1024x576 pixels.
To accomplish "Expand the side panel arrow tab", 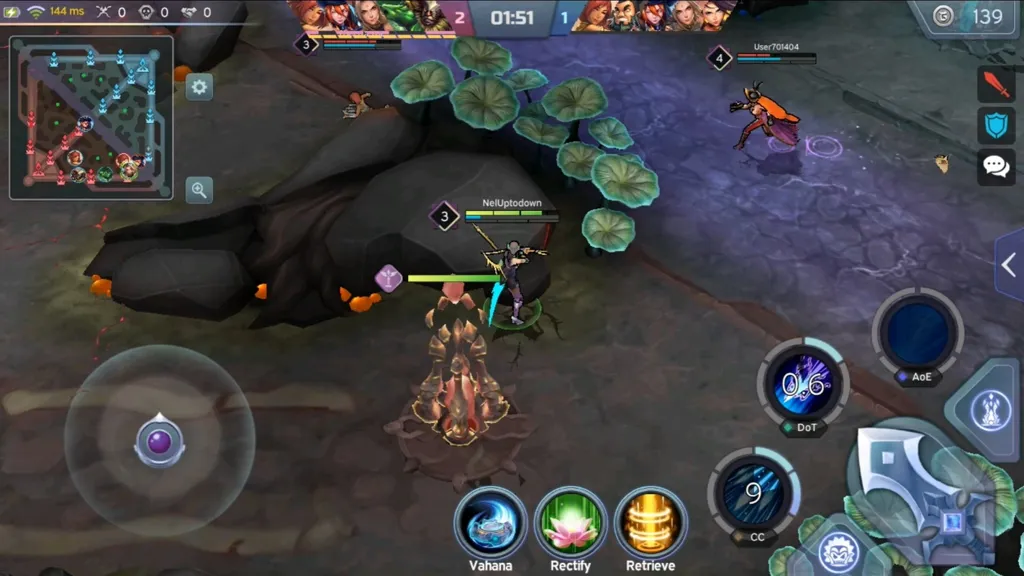I will click(1008, 264).
